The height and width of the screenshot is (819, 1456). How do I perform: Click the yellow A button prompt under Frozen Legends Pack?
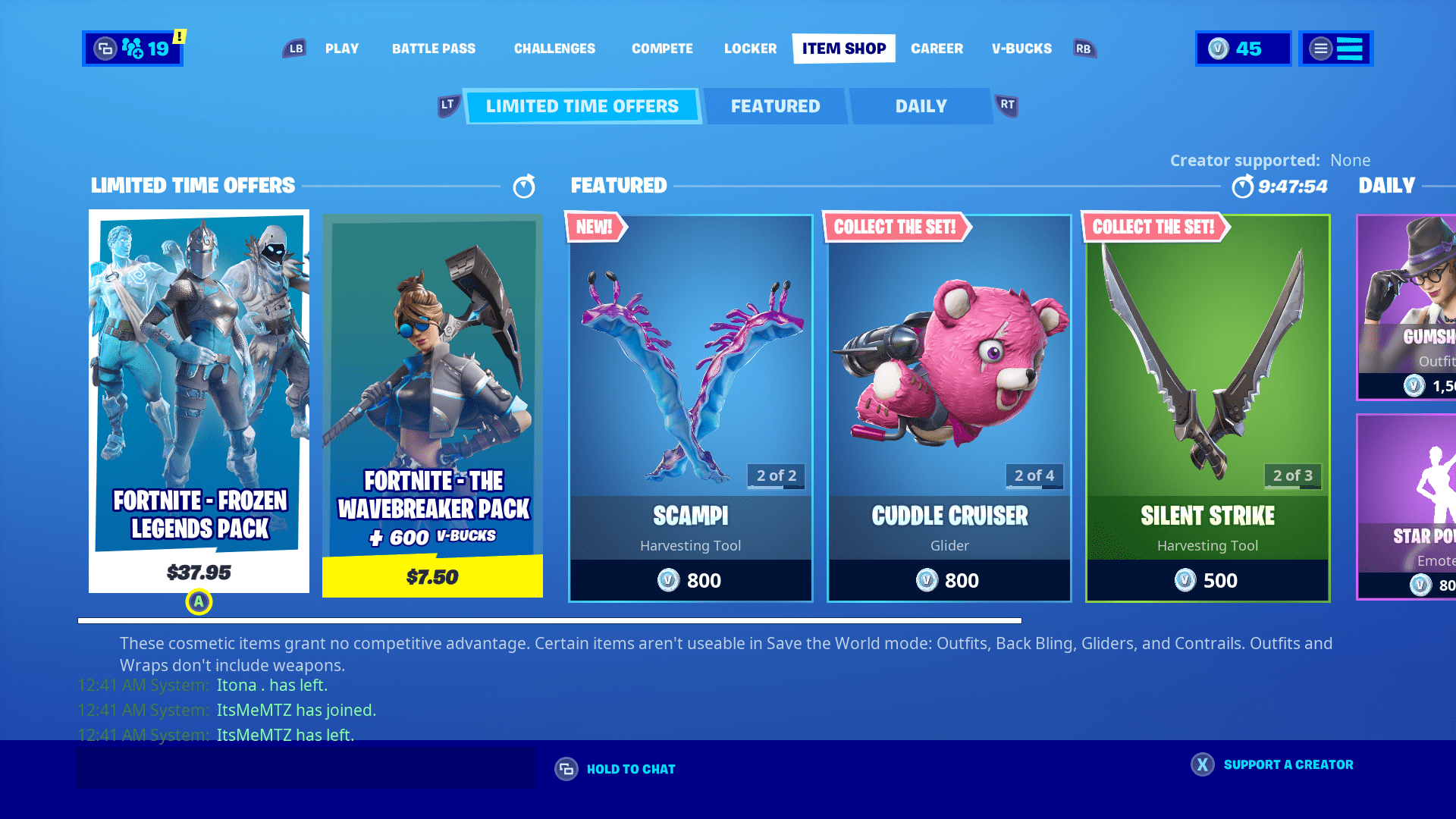click(x=198, y=603)
